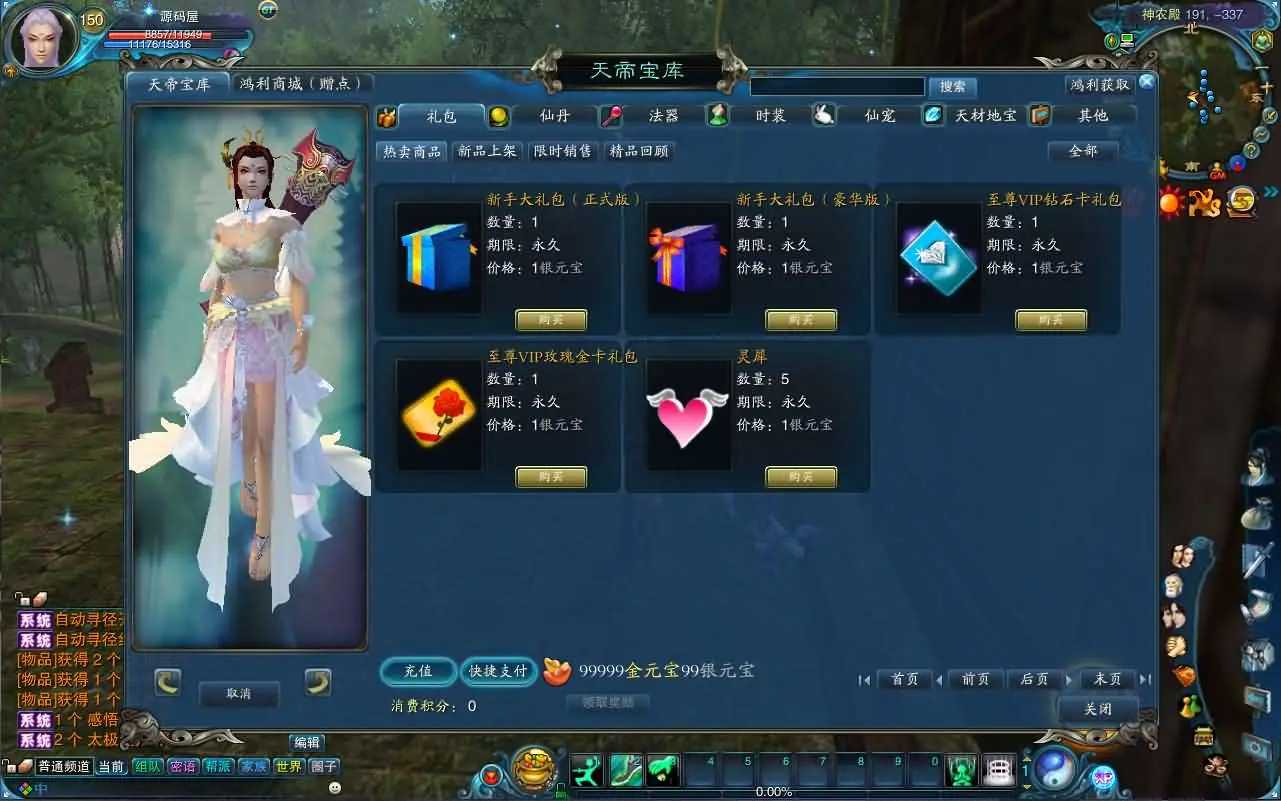The image size is (1281, 801).
Task: Click 购买 under the 灵犀 item
Action: [x=800, y=477]
